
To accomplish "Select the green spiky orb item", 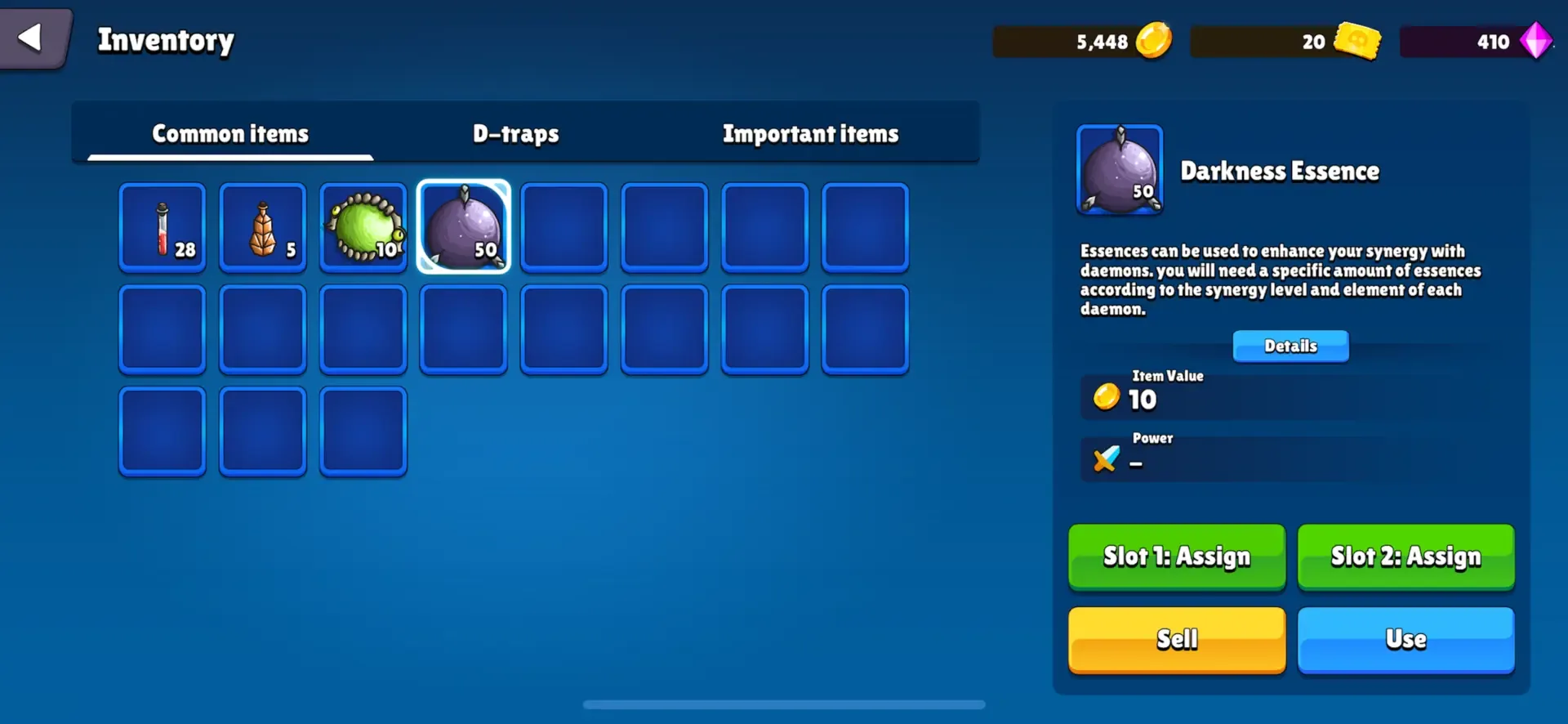I will pyautogui.click(x=363, y=227).
